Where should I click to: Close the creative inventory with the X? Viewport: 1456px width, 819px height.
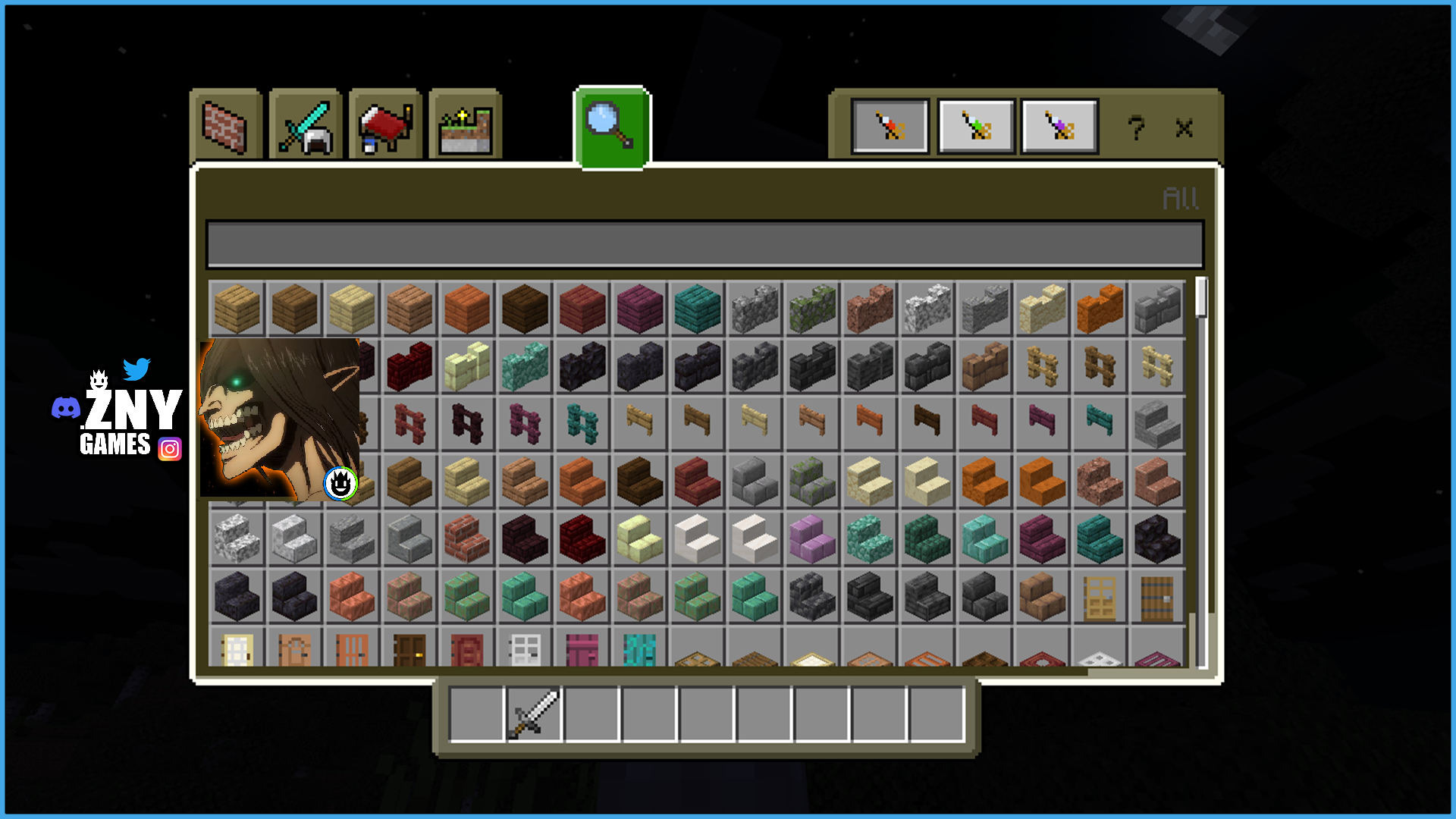[x=1185, y=129]
